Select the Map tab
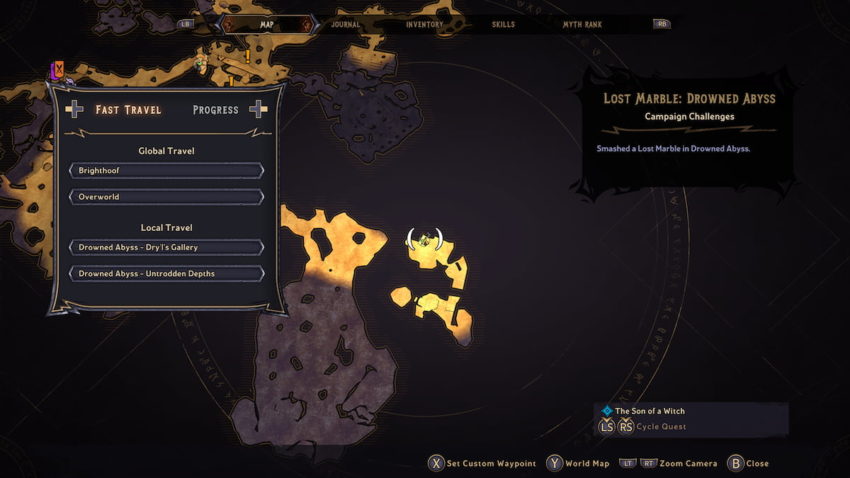This screenshot has height=478, width=850. pos(267,23)
